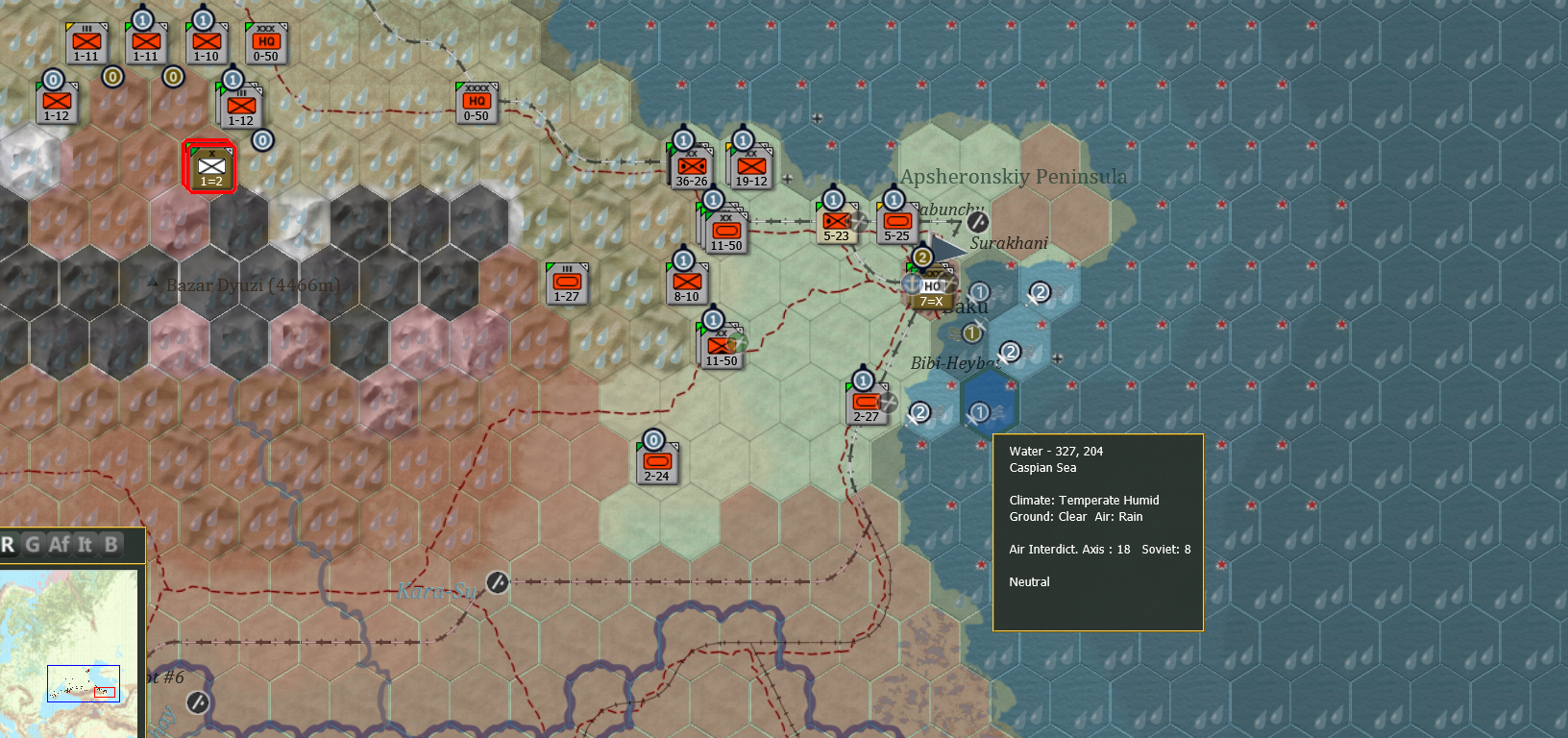This screenshot has height=738, width=1568.
Task: Select the armor unit labeled 1-27
Action: [x=568, y=283]
